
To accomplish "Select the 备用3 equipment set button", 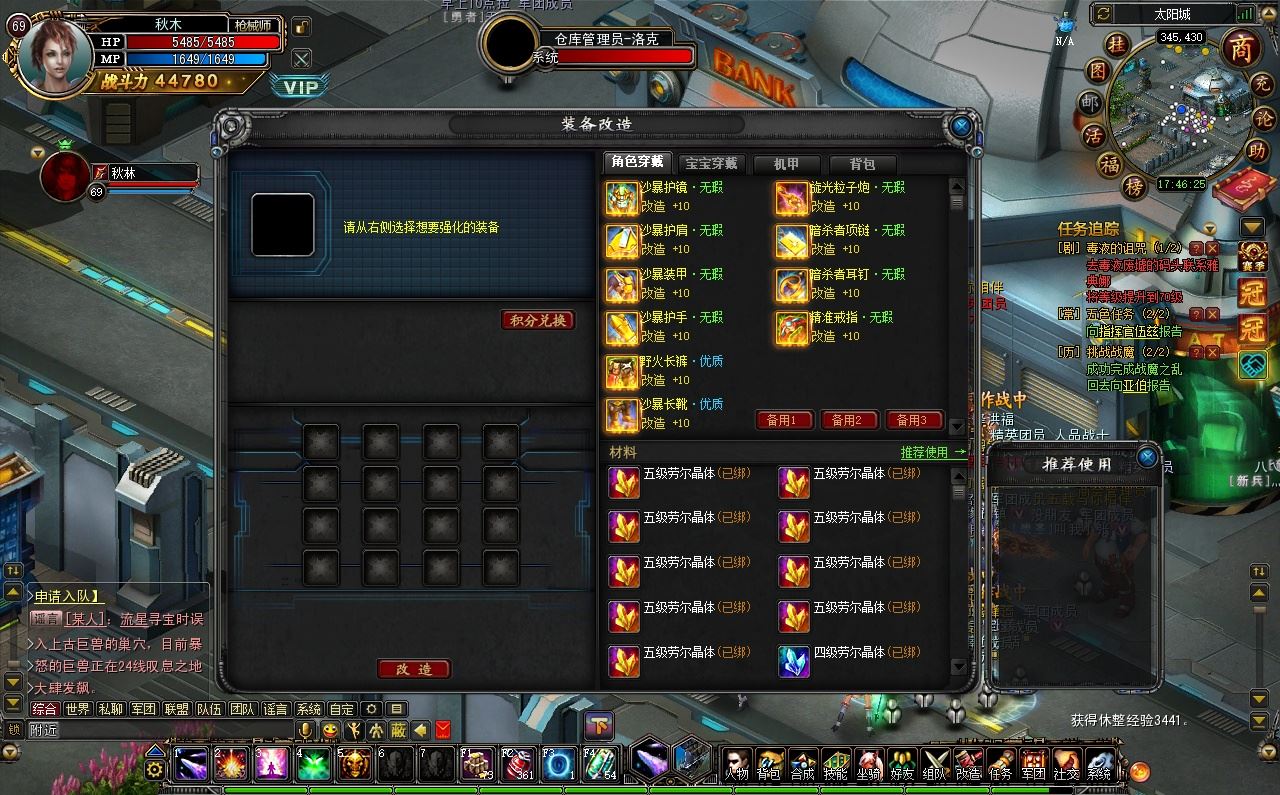I will pyautogui.click(x=912, y=421).
